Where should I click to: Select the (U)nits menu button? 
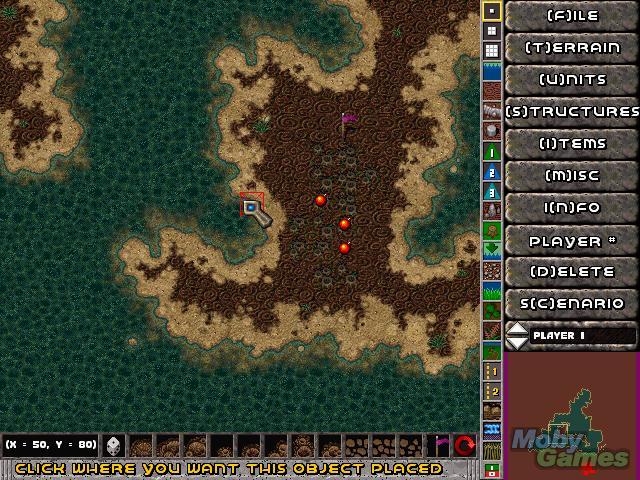(x=573, y=79)
